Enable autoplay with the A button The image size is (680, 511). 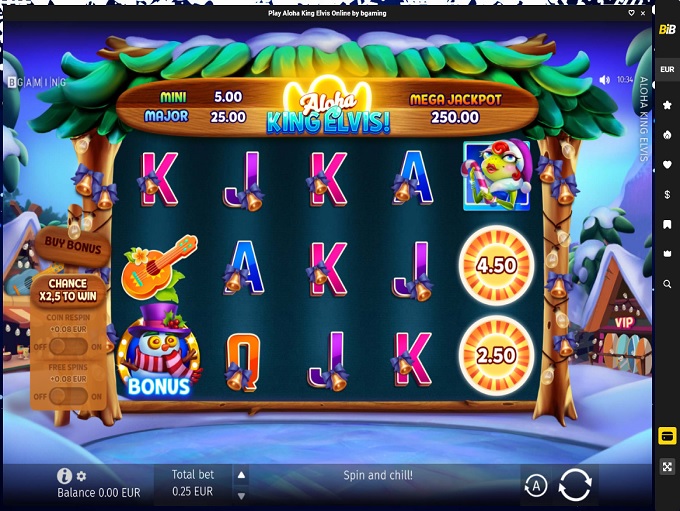point(536,486)
